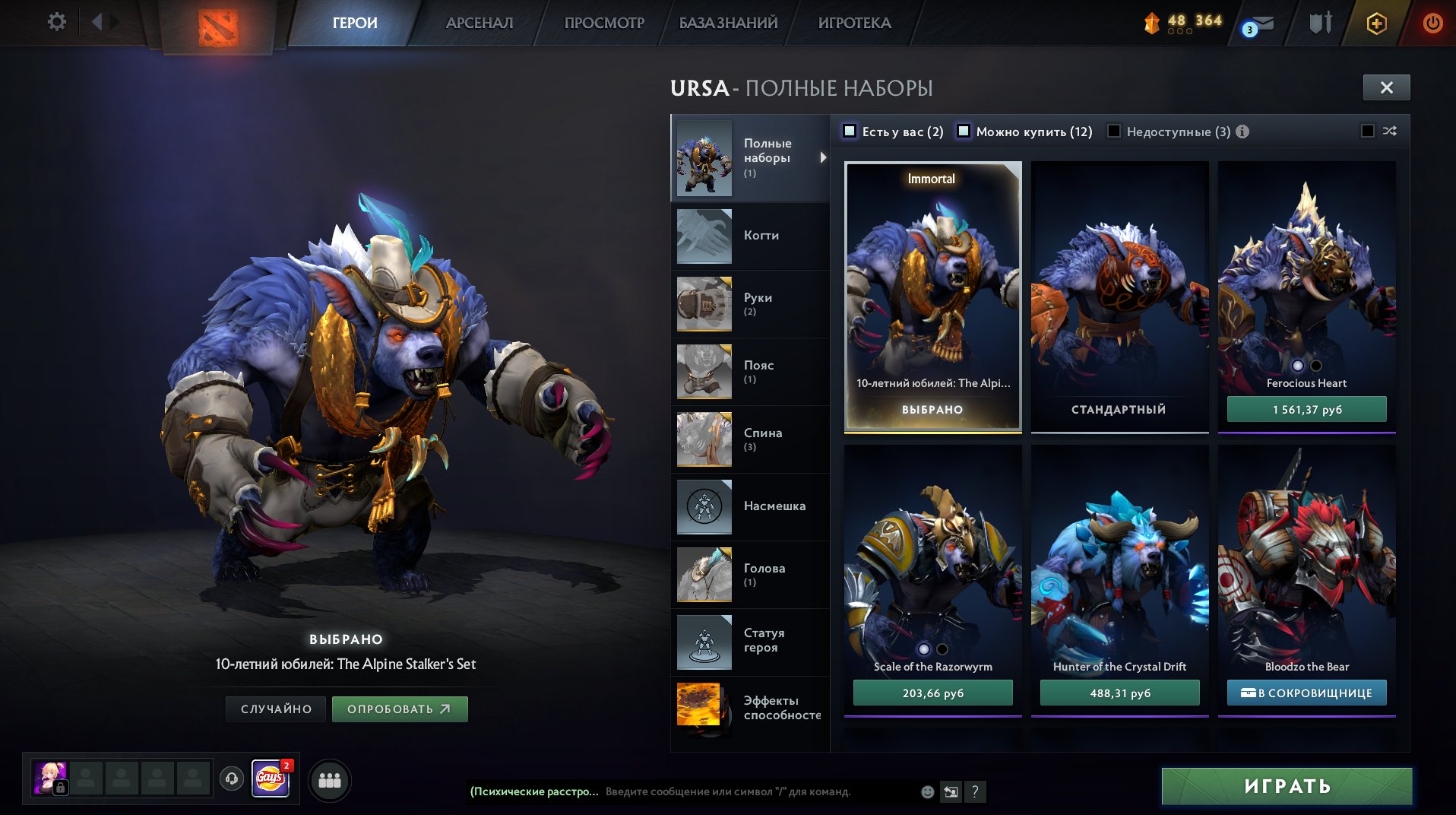
Task: Open the Насмешка category
Action: tap(750, 506)
